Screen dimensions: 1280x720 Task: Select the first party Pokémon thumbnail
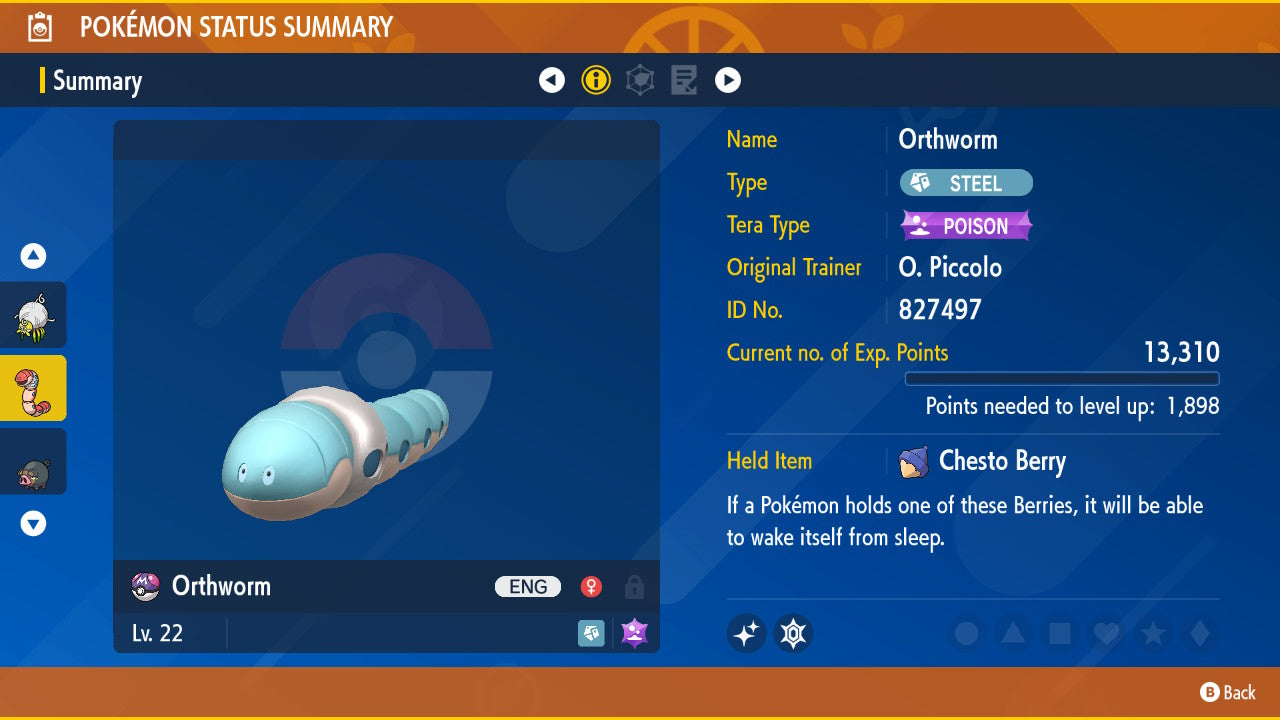[33, 315]
